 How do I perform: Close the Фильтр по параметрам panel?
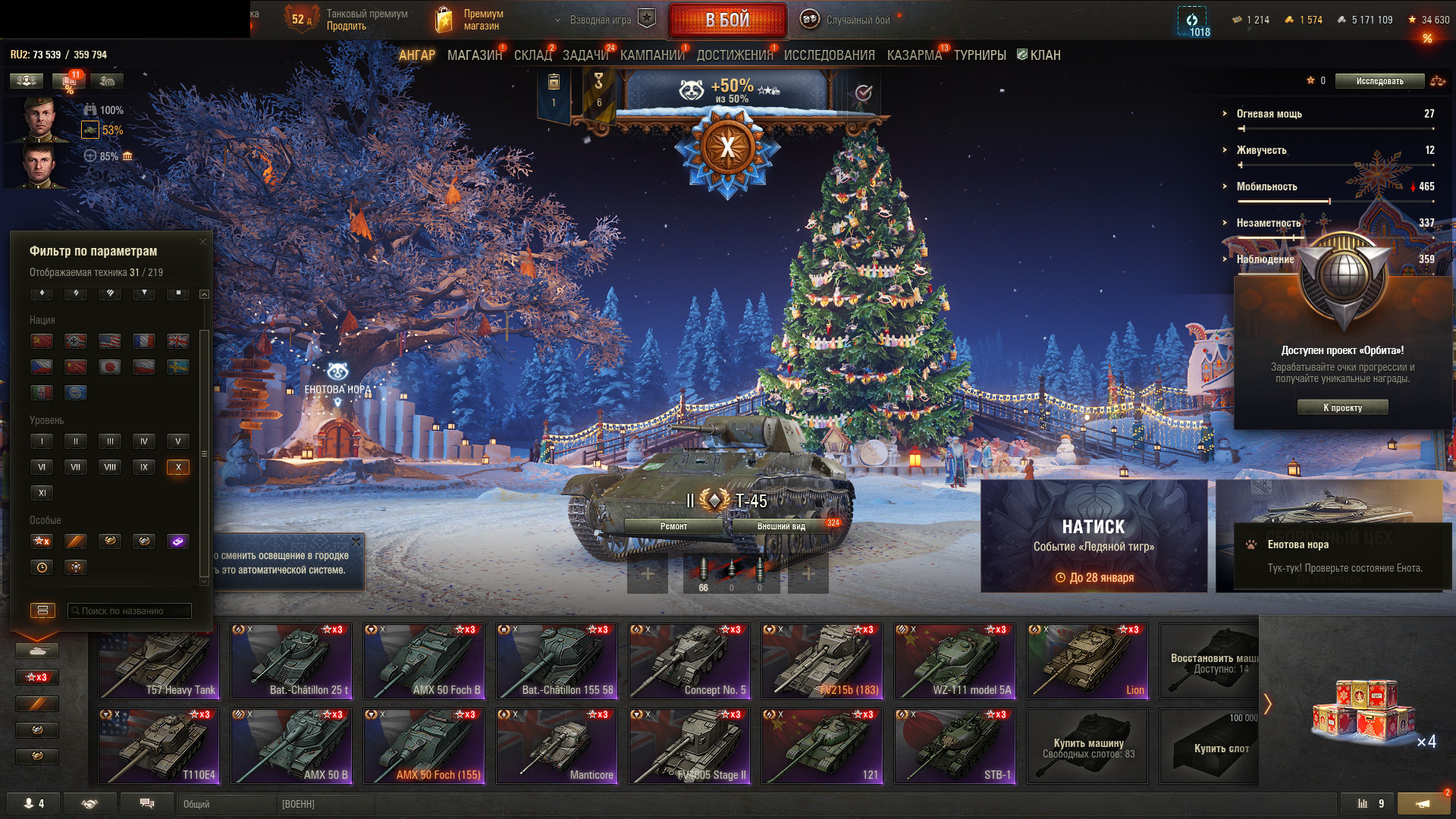click(202, 242)
